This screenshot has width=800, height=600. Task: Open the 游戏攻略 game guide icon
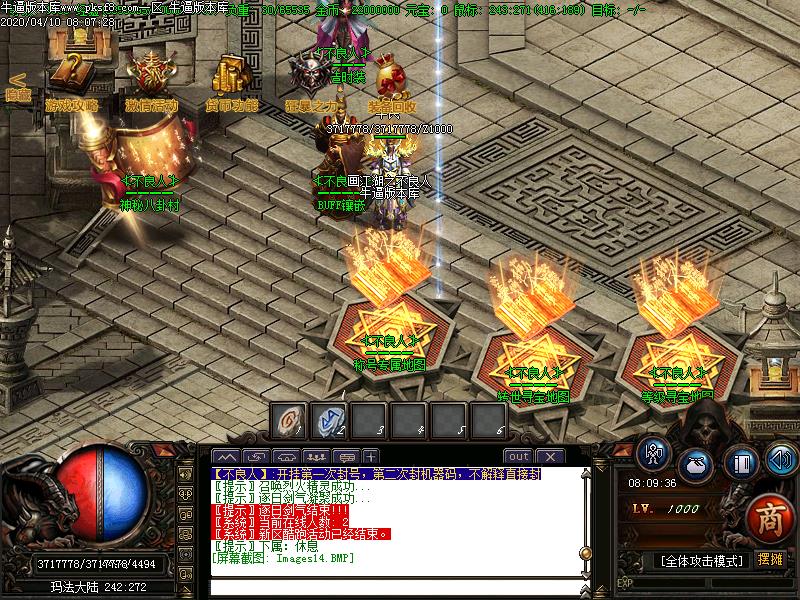[70, 80]
